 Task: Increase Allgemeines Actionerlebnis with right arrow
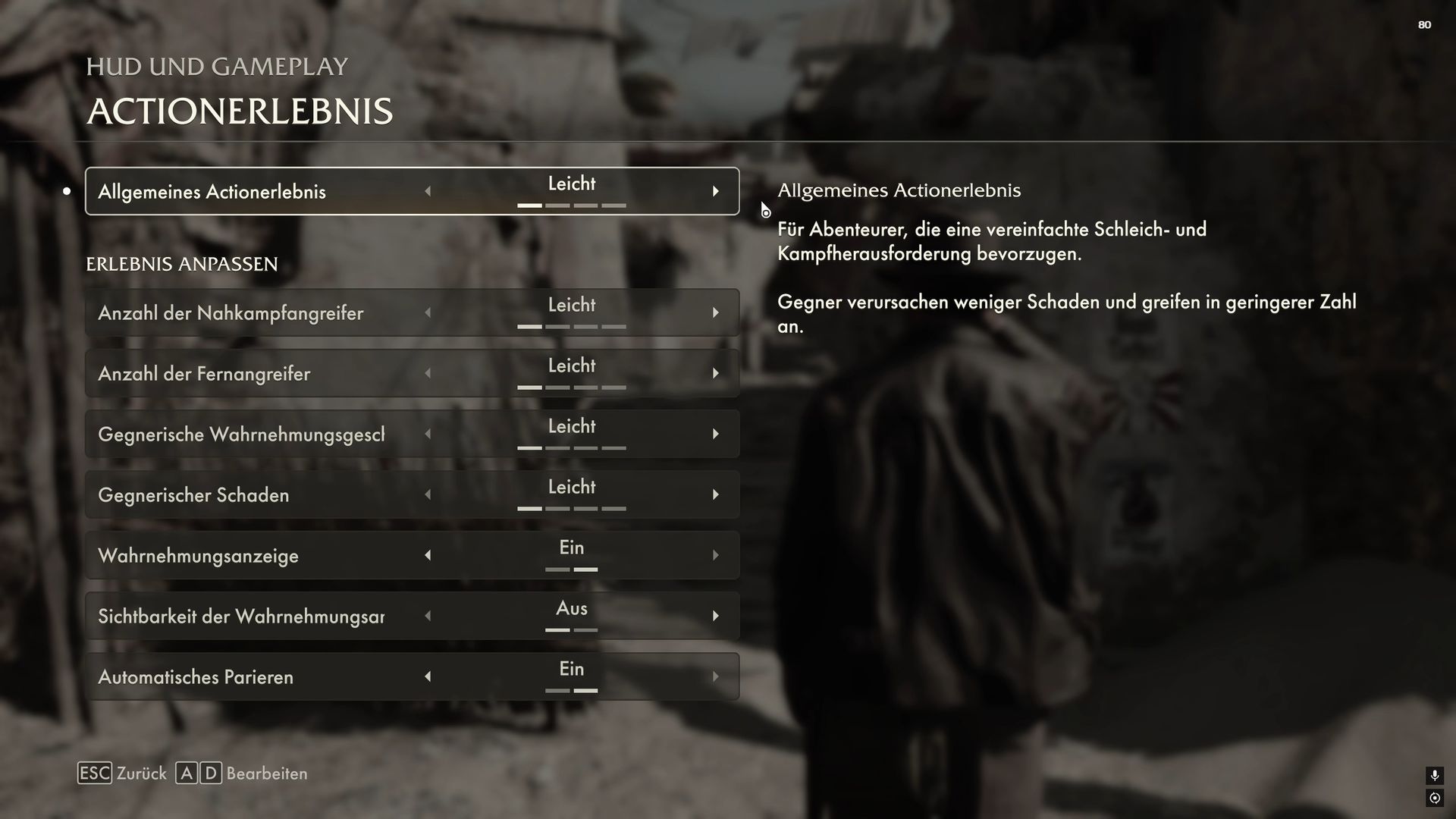pos(715,192)
